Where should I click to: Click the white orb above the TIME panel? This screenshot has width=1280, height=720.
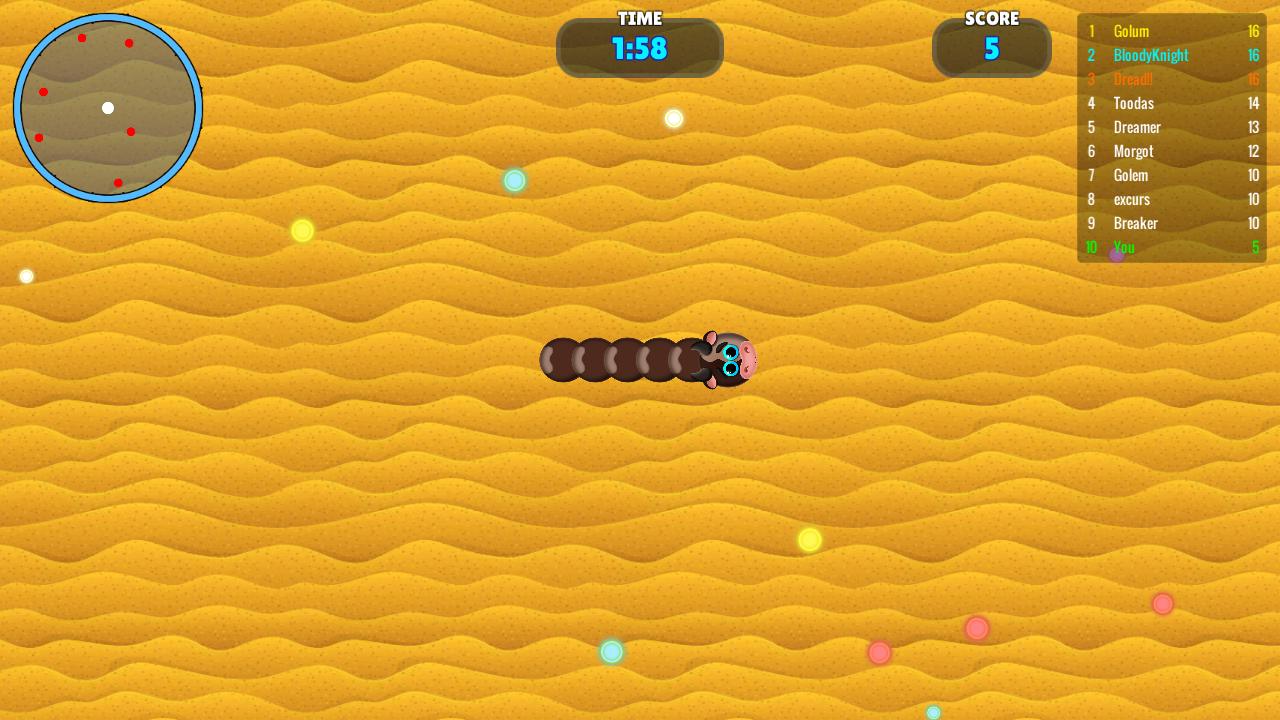pyautogui.click(x=673, y=118)
